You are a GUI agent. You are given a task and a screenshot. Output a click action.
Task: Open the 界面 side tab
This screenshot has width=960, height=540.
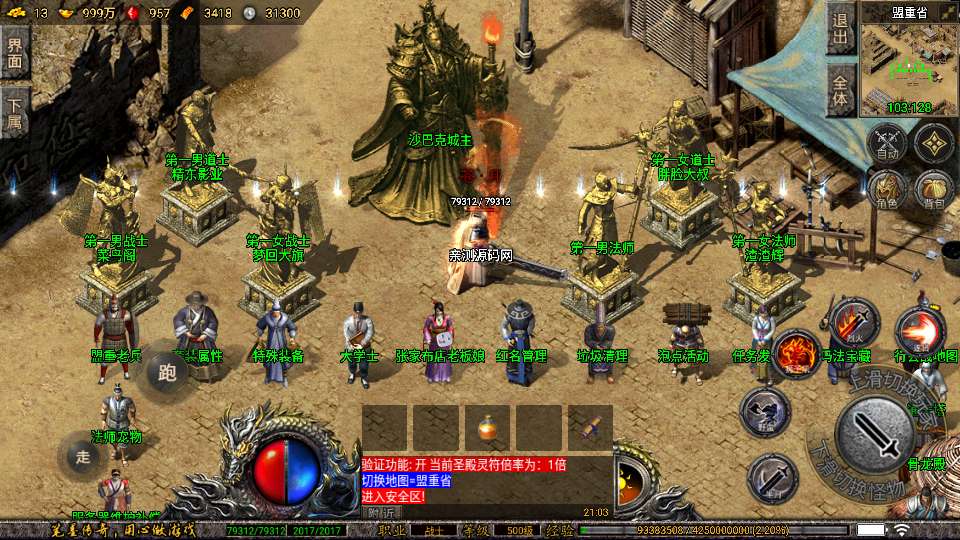click(x=14, y=53)
